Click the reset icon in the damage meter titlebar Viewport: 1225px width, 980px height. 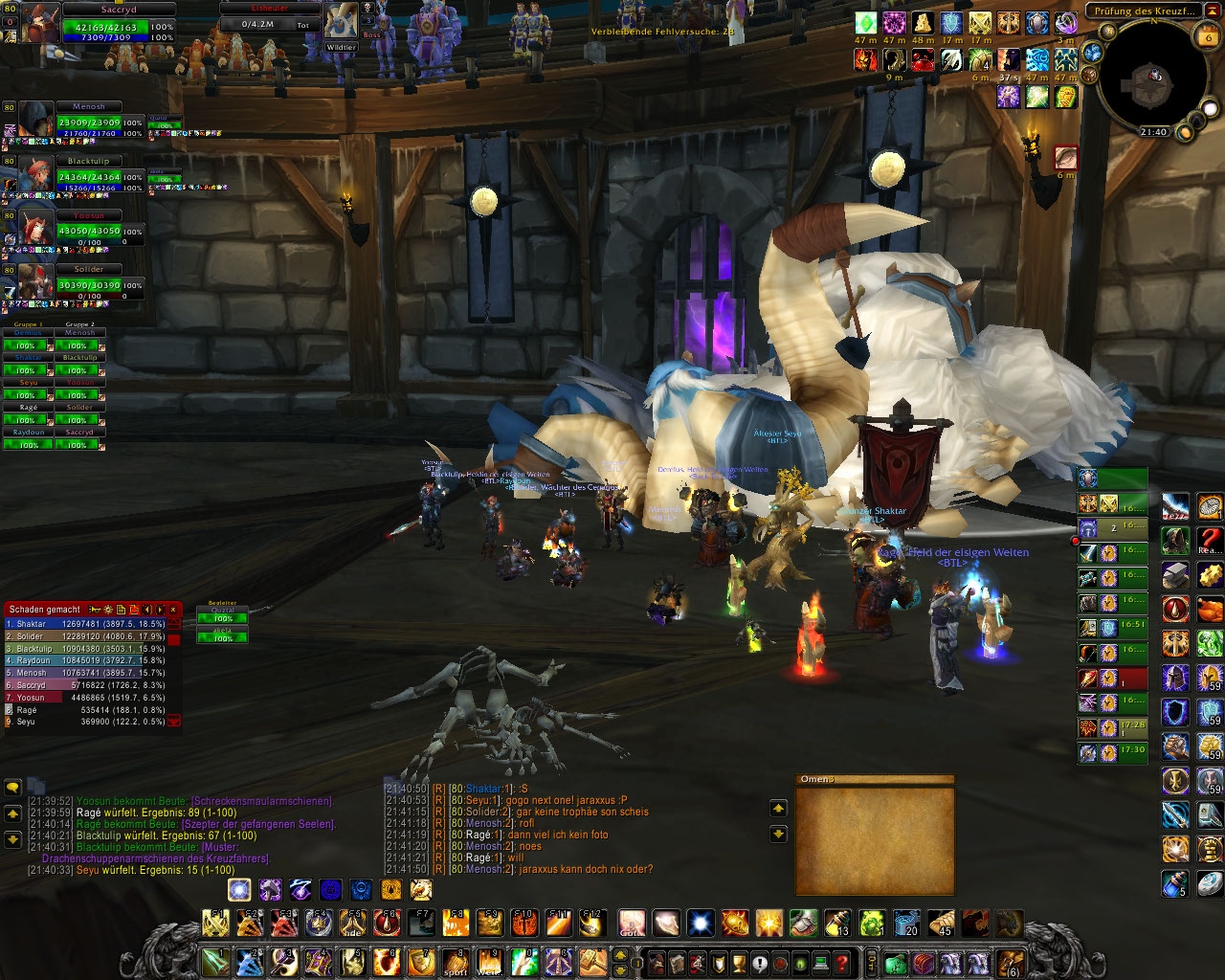click(134, 610)
